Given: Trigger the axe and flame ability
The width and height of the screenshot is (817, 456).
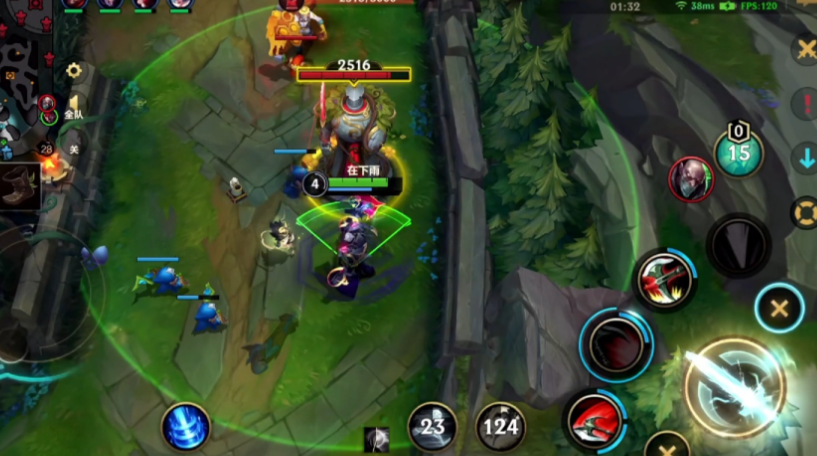Looking at the screenshot, I should coord(666,282).
